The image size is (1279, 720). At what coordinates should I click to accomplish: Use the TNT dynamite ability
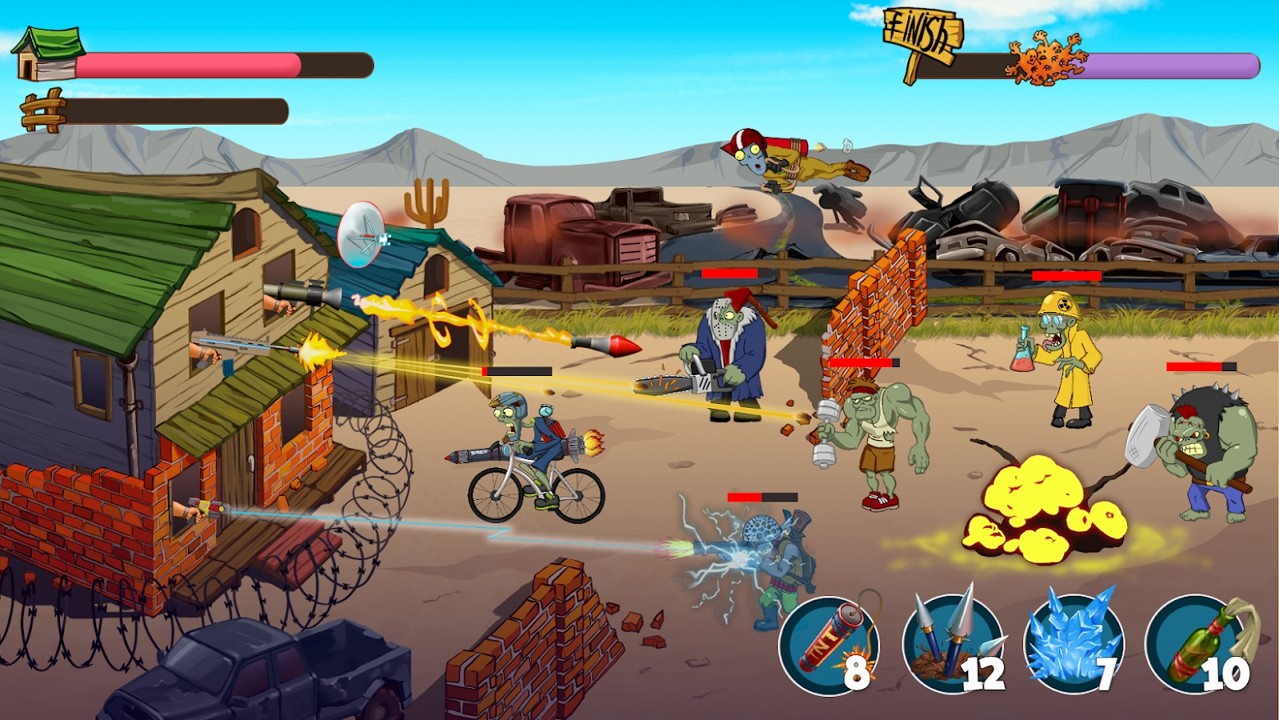828,645
